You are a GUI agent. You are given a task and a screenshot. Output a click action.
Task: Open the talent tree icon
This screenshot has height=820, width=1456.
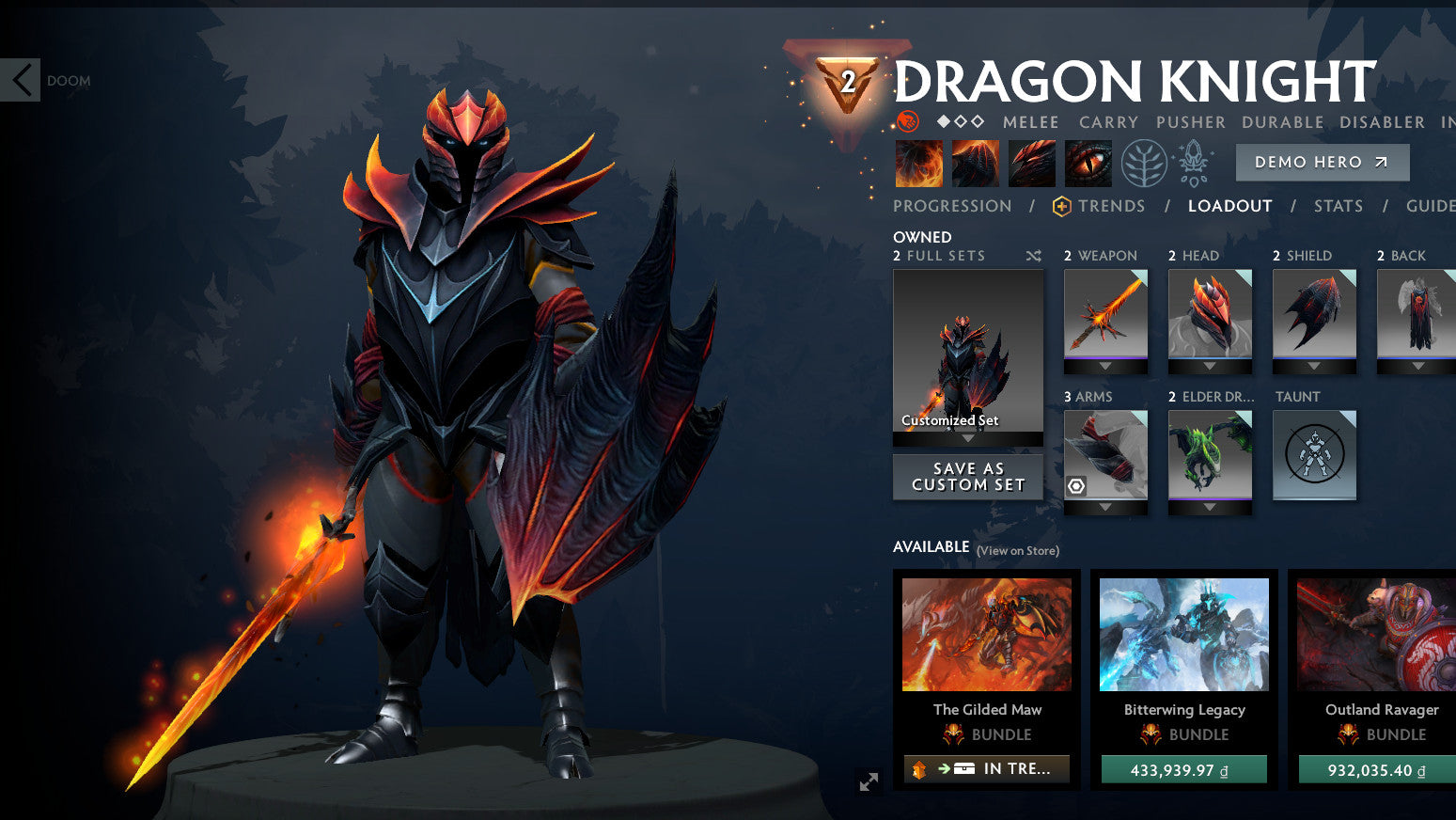click(1143, 162)
